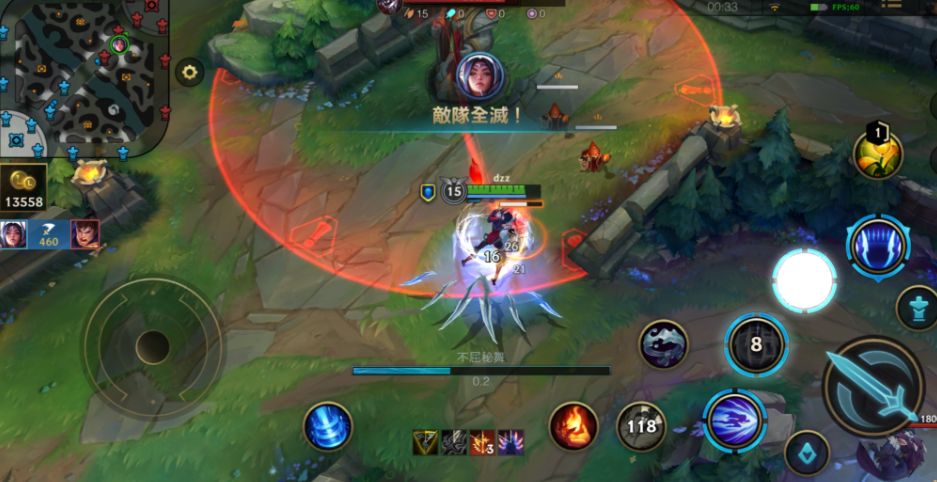
Task: Open settings with the gear icon
Action: [188, 71]
